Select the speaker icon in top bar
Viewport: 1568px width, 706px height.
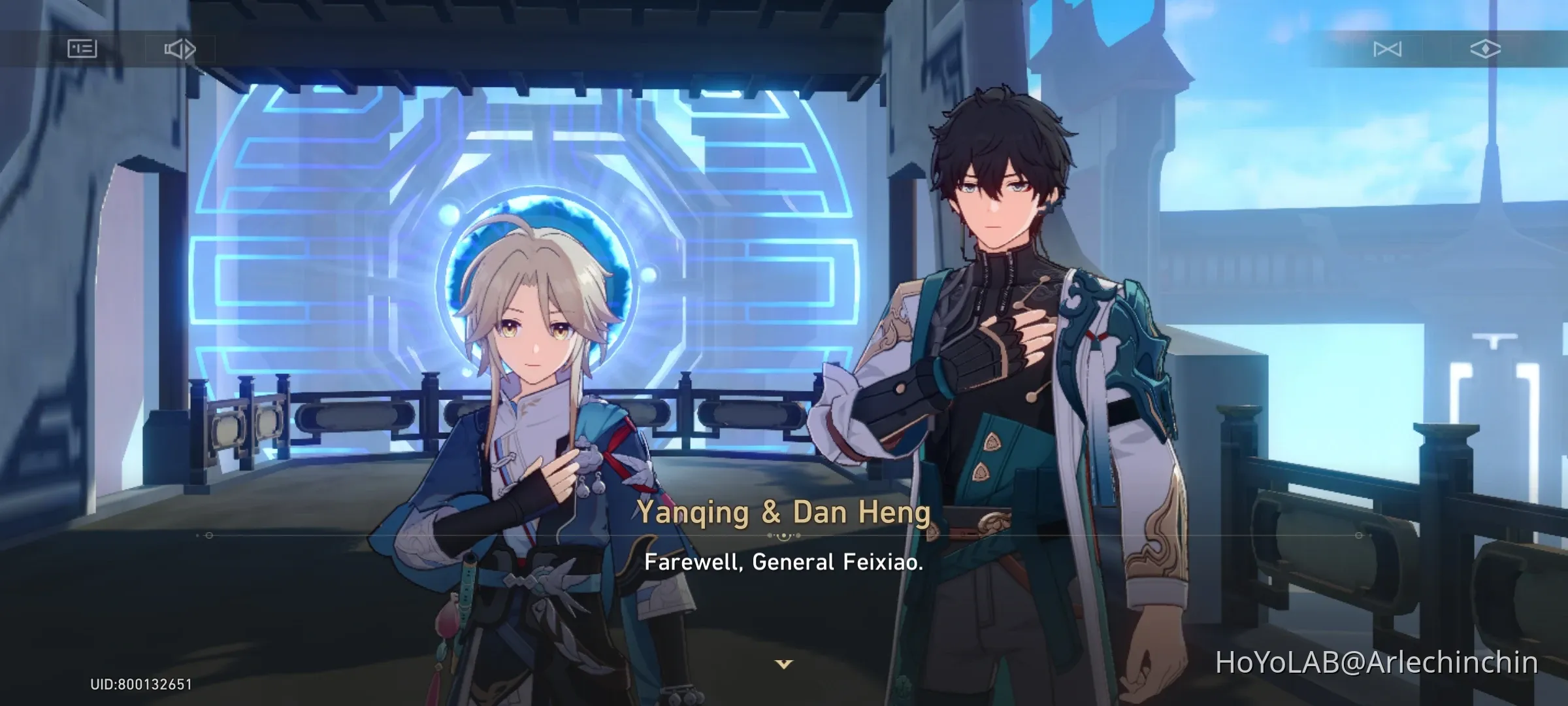point(180,48)
